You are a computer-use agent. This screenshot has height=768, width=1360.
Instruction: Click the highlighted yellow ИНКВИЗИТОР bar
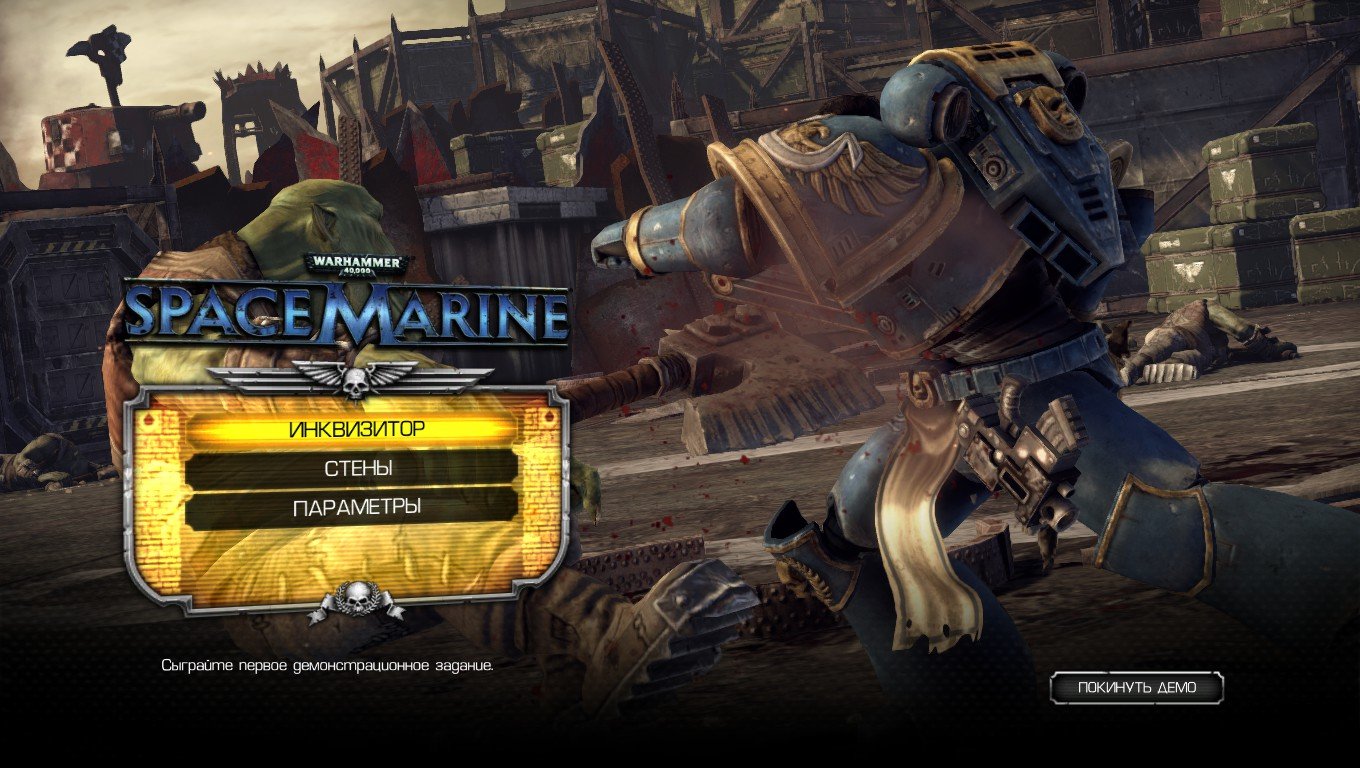[x=355, y=428]
